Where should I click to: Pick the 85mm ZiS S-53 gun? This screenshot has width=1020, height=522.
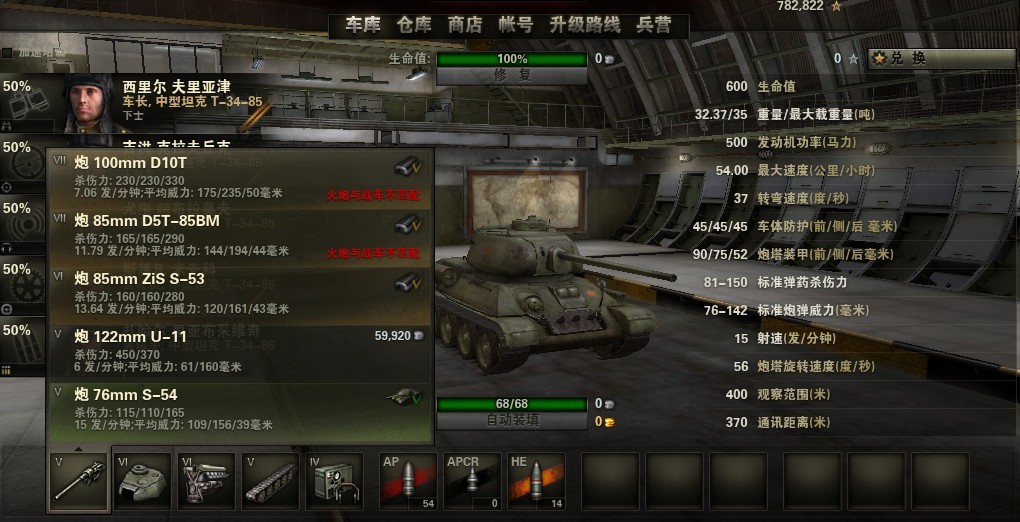coord(240,294)
